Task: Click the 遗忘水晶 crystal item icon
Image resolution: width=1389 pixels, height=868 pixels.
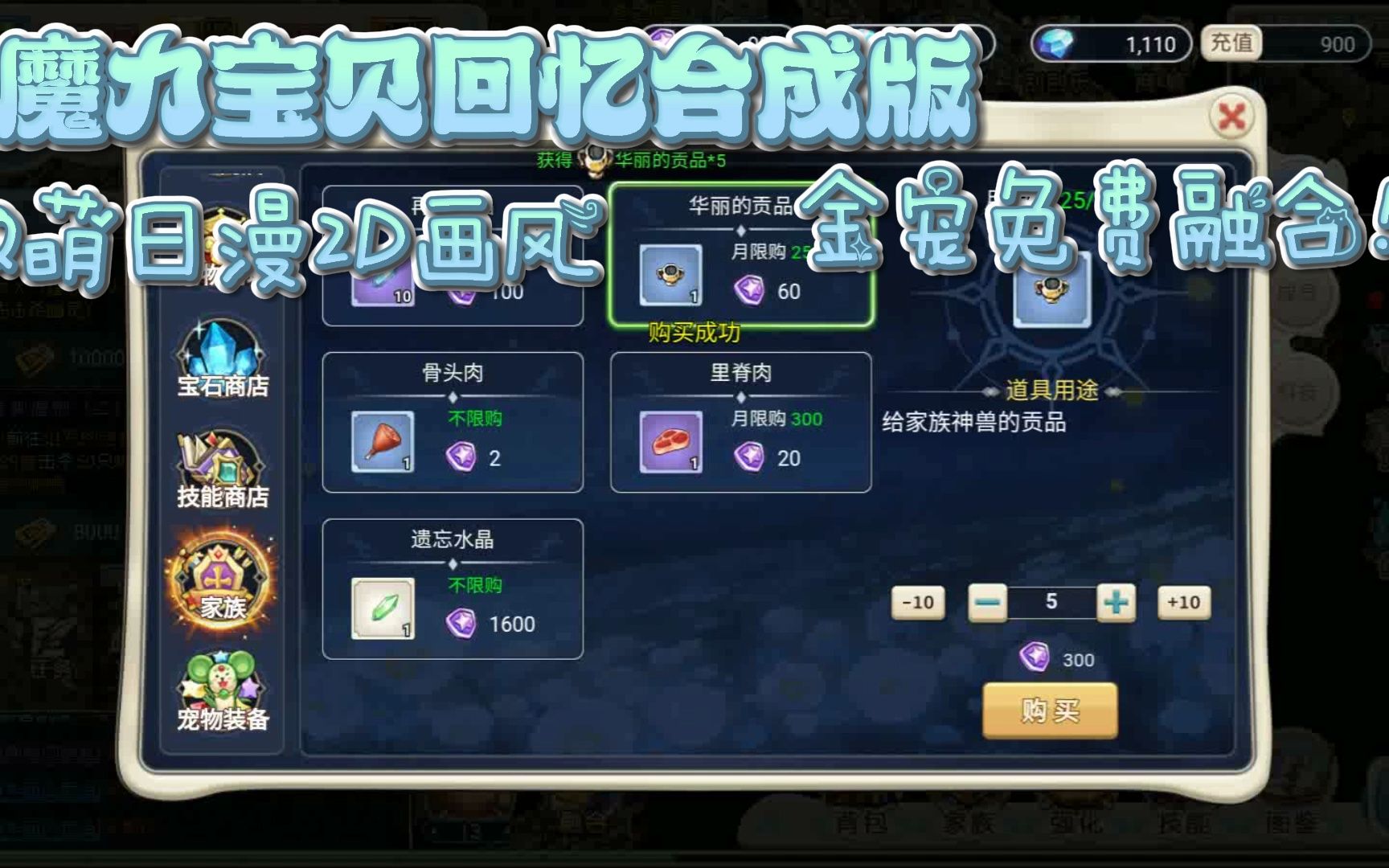Action: click(383, 608)
